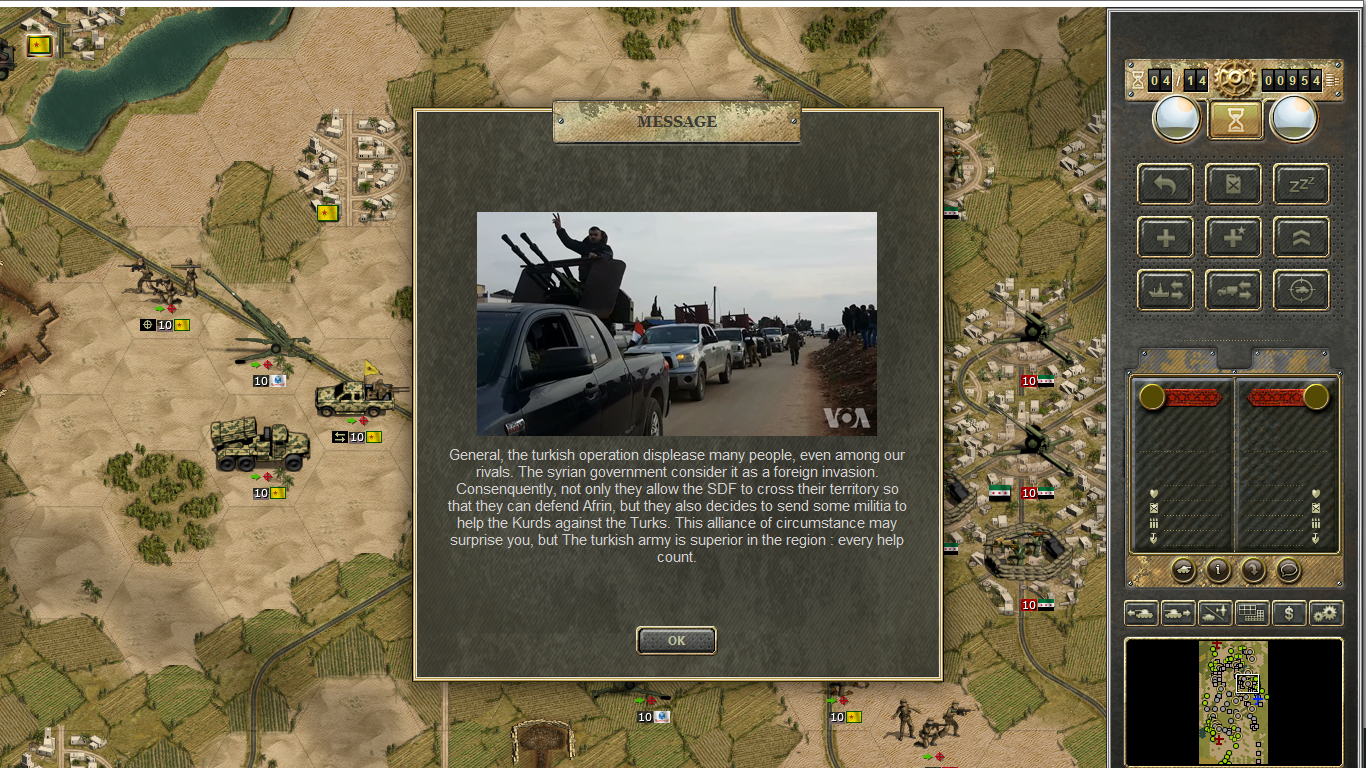End the turn with the hourglass button

1235,120
